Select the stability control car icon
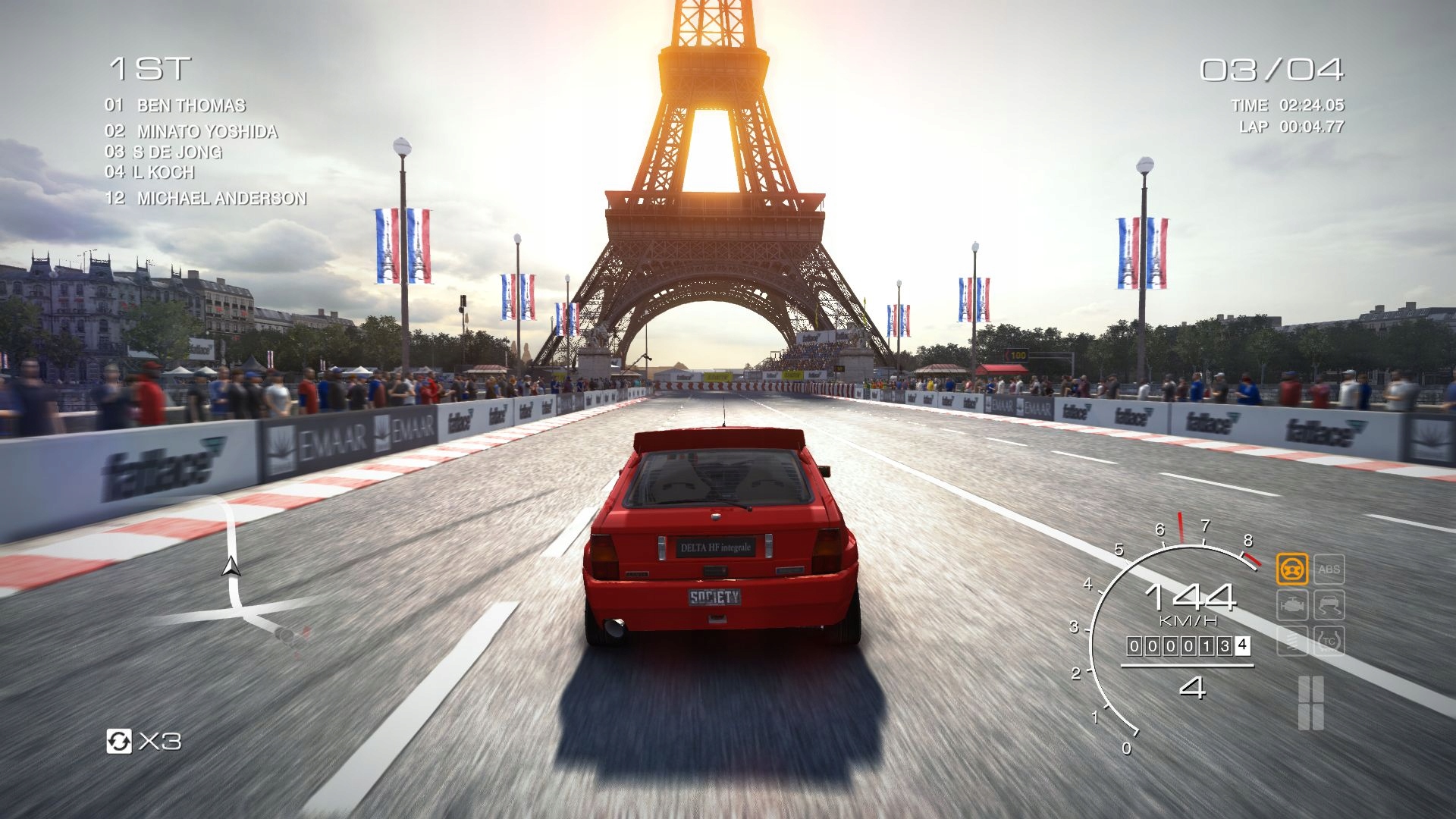The width and height of the screenshot is (1456, 819). pos(1329,604)
